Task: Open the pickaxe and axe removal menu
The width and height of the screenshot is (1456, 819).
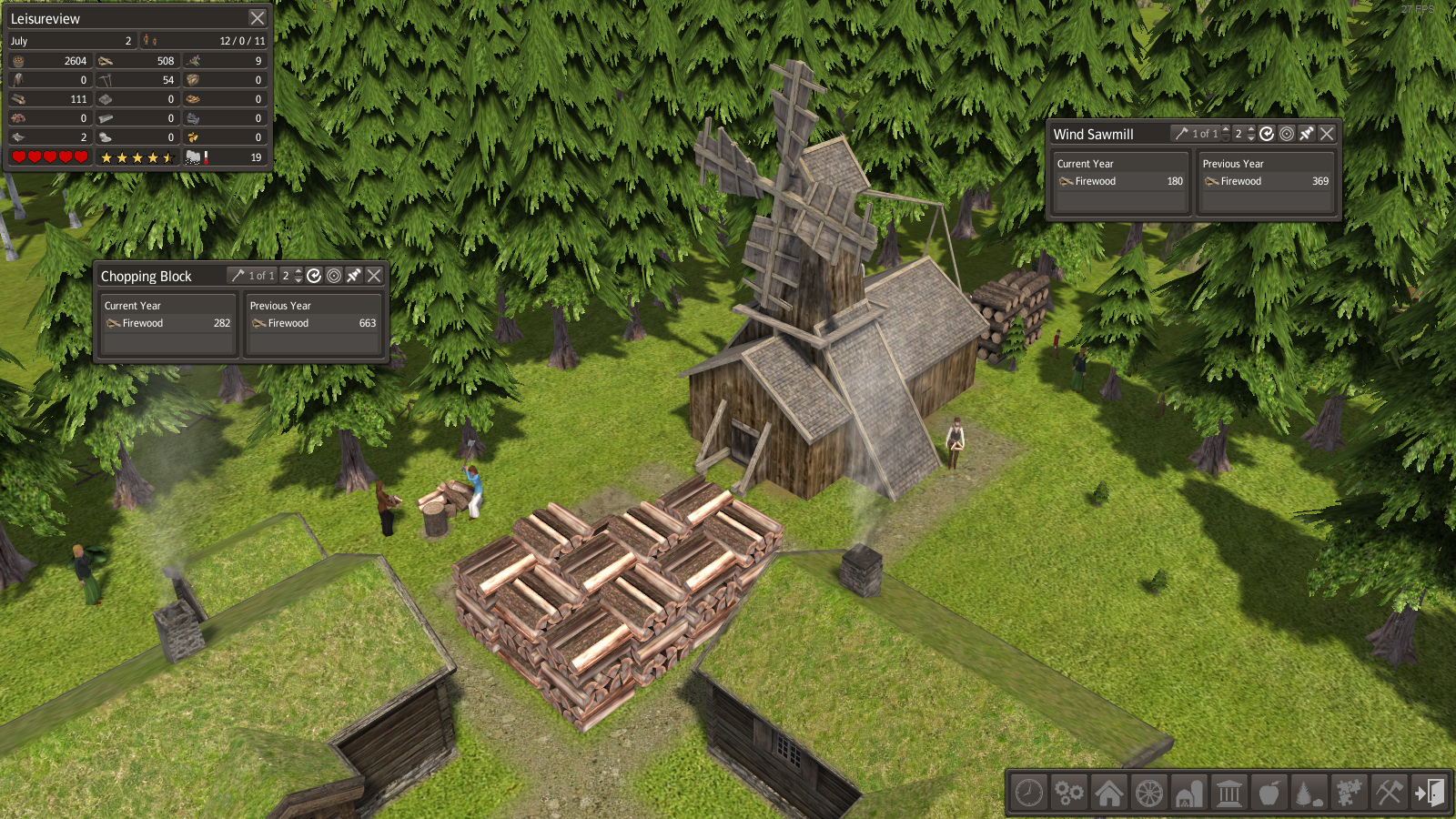Action: coord(1390,793)
